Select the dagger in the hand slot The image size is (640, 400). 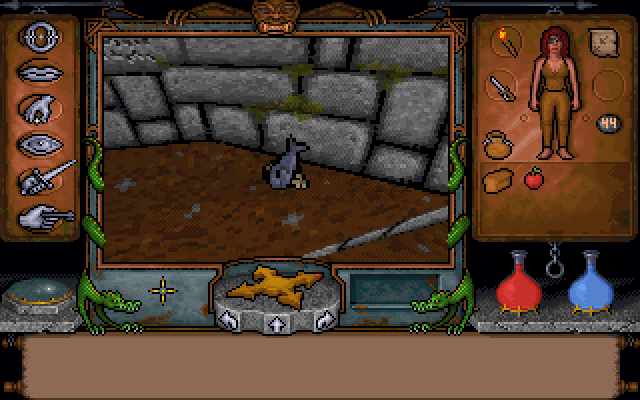[501, 88]
